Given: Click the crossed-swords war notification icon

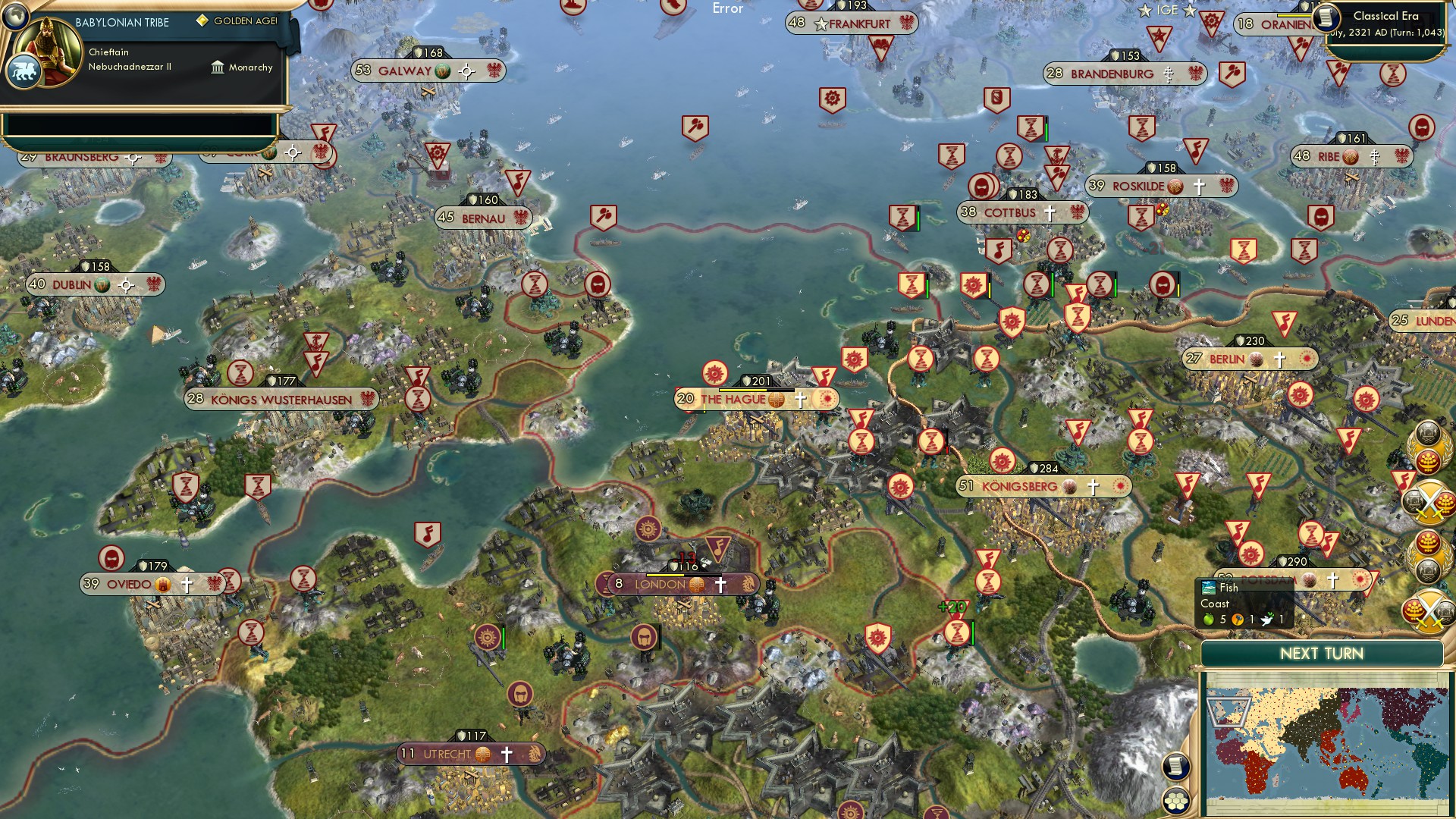Looking at the screenshot, I should click(1429, 500).
